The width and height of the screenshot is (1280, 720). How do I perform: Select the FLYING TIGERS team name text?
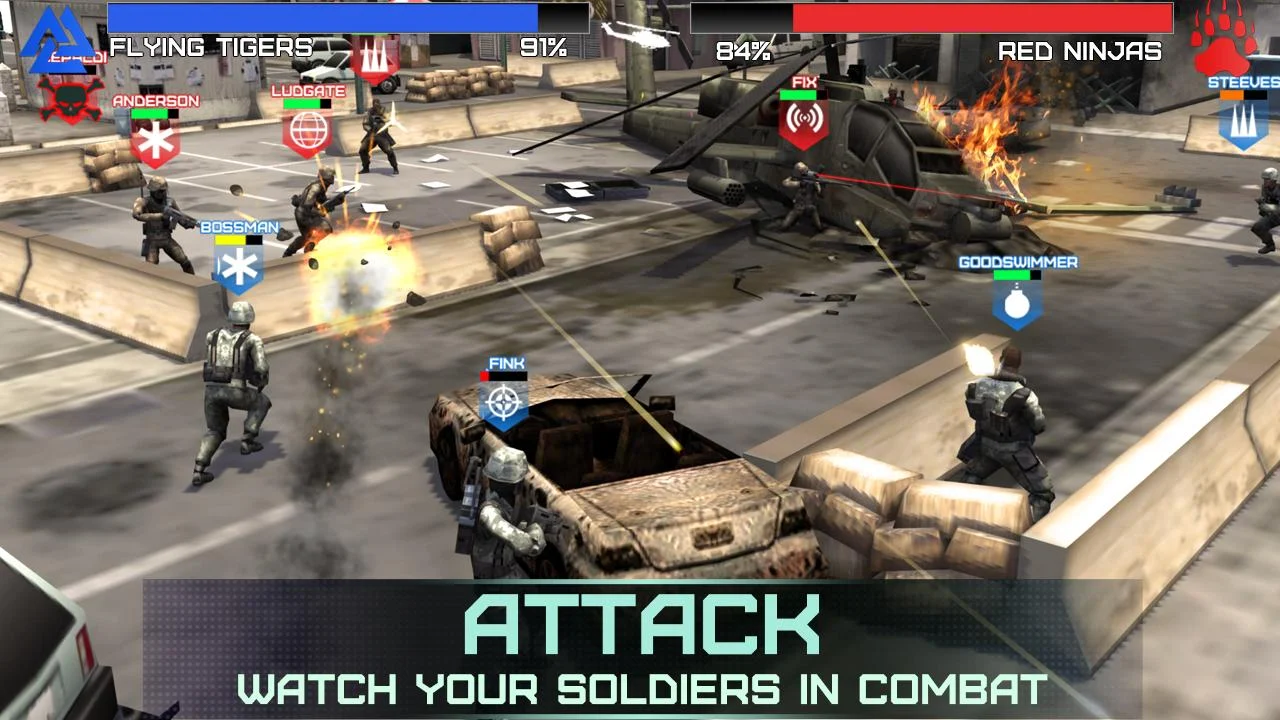click(210, 46)
